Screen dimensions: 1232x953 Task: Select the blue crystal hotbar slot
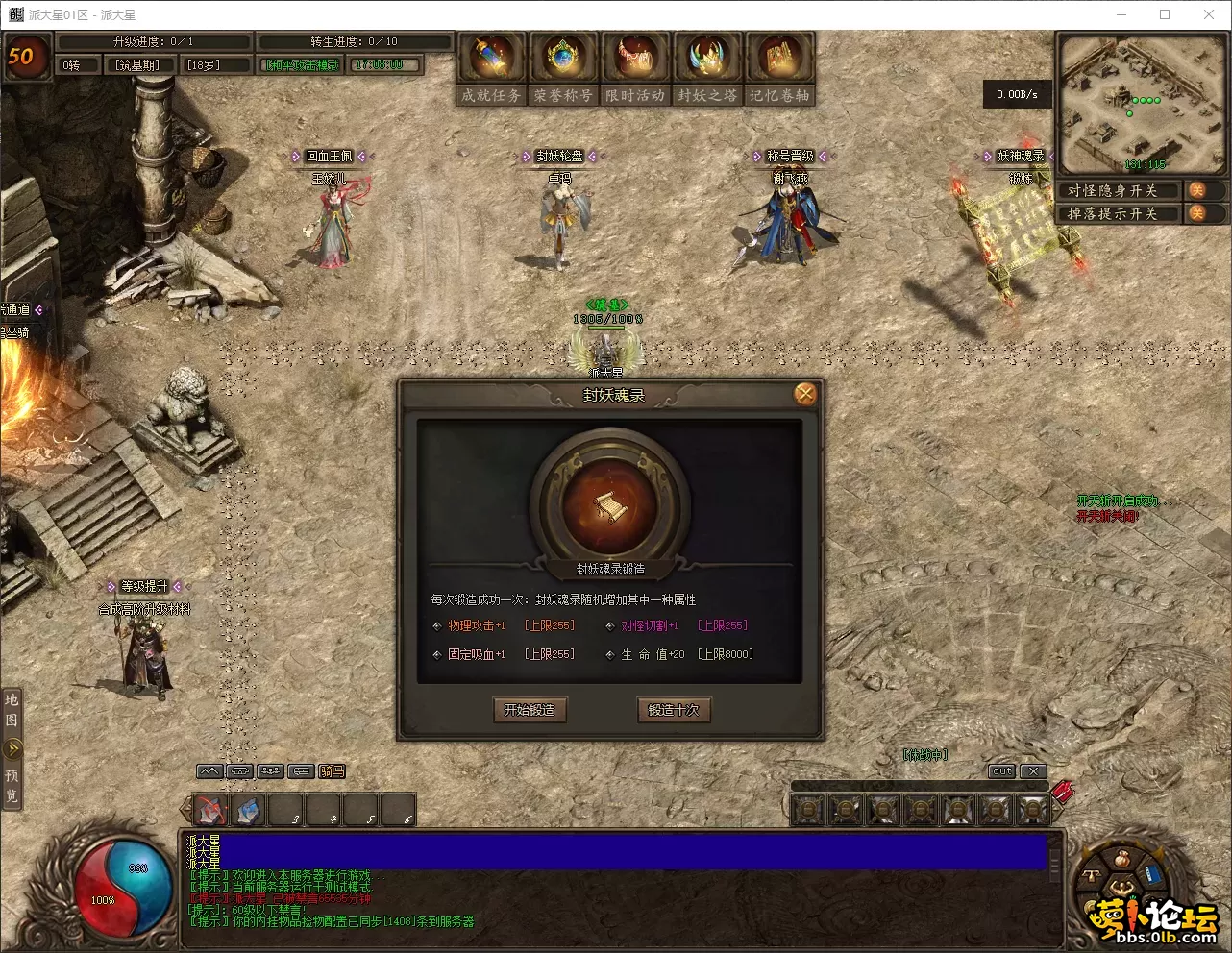(248, 811)
